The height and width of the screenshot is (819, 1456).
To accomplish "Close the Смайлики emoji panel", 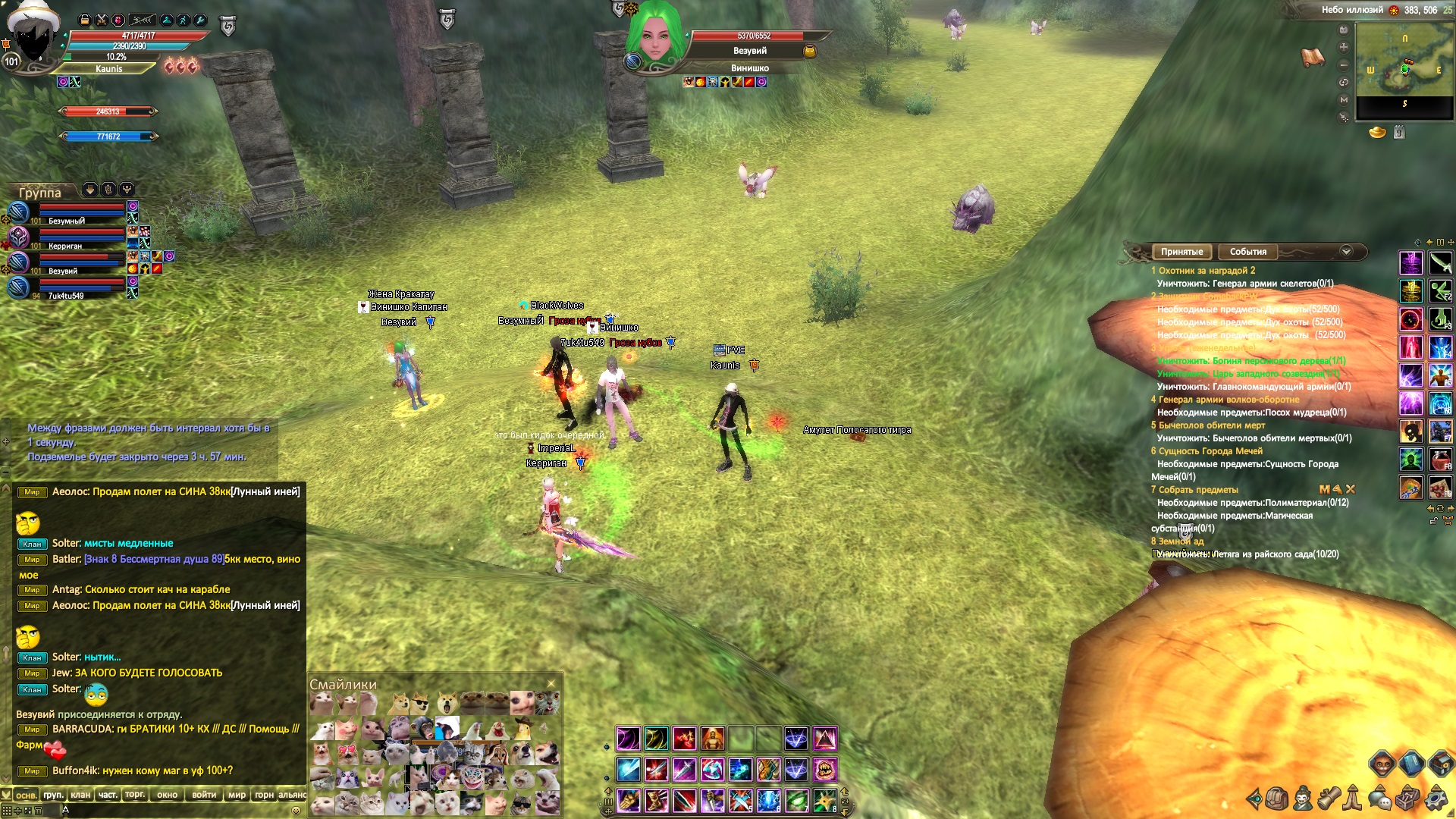I will [x=551, y=683].
